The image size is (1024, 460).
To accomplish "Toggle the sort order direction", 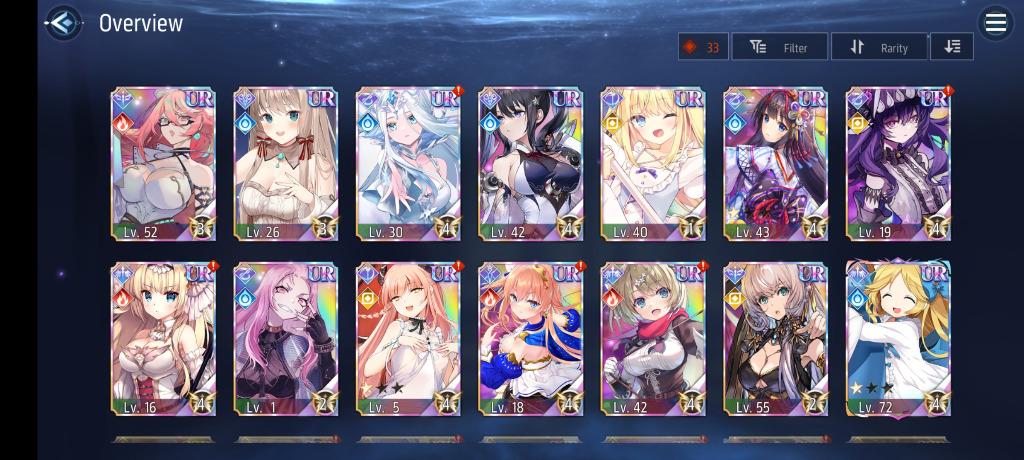I will (x=951, y=47).
